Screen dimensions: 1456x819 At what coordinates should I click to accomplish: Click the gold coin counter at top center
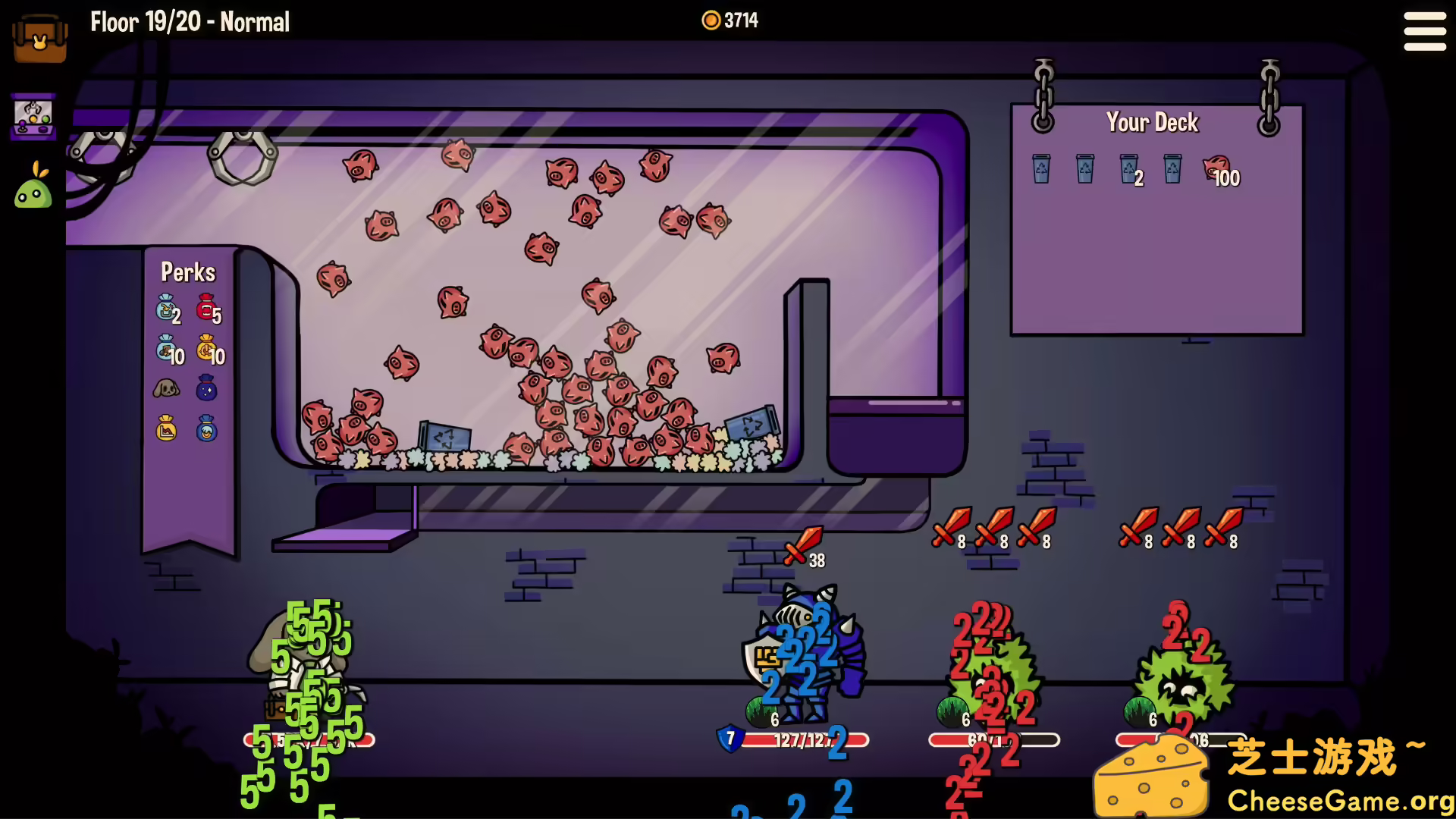[x=730, y=20]
